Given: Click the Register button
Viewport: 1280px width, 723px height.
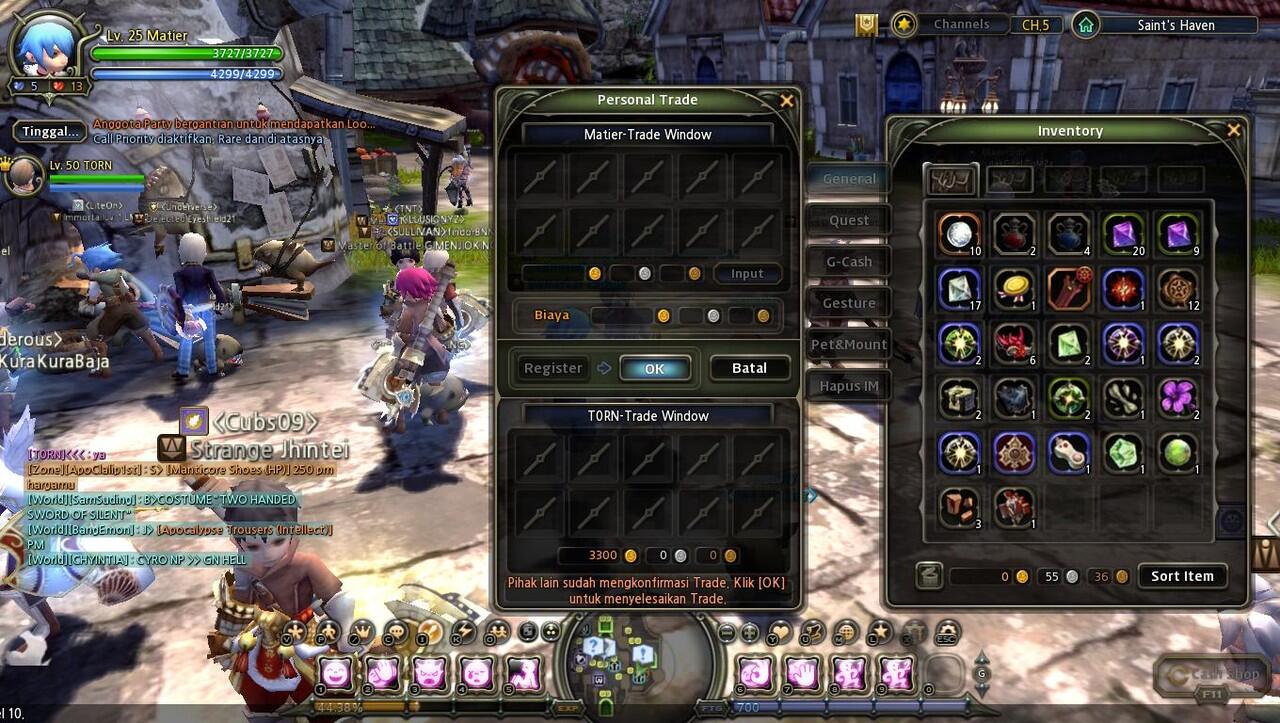Looking at the screenshot, I should click(x=552, y=368).
